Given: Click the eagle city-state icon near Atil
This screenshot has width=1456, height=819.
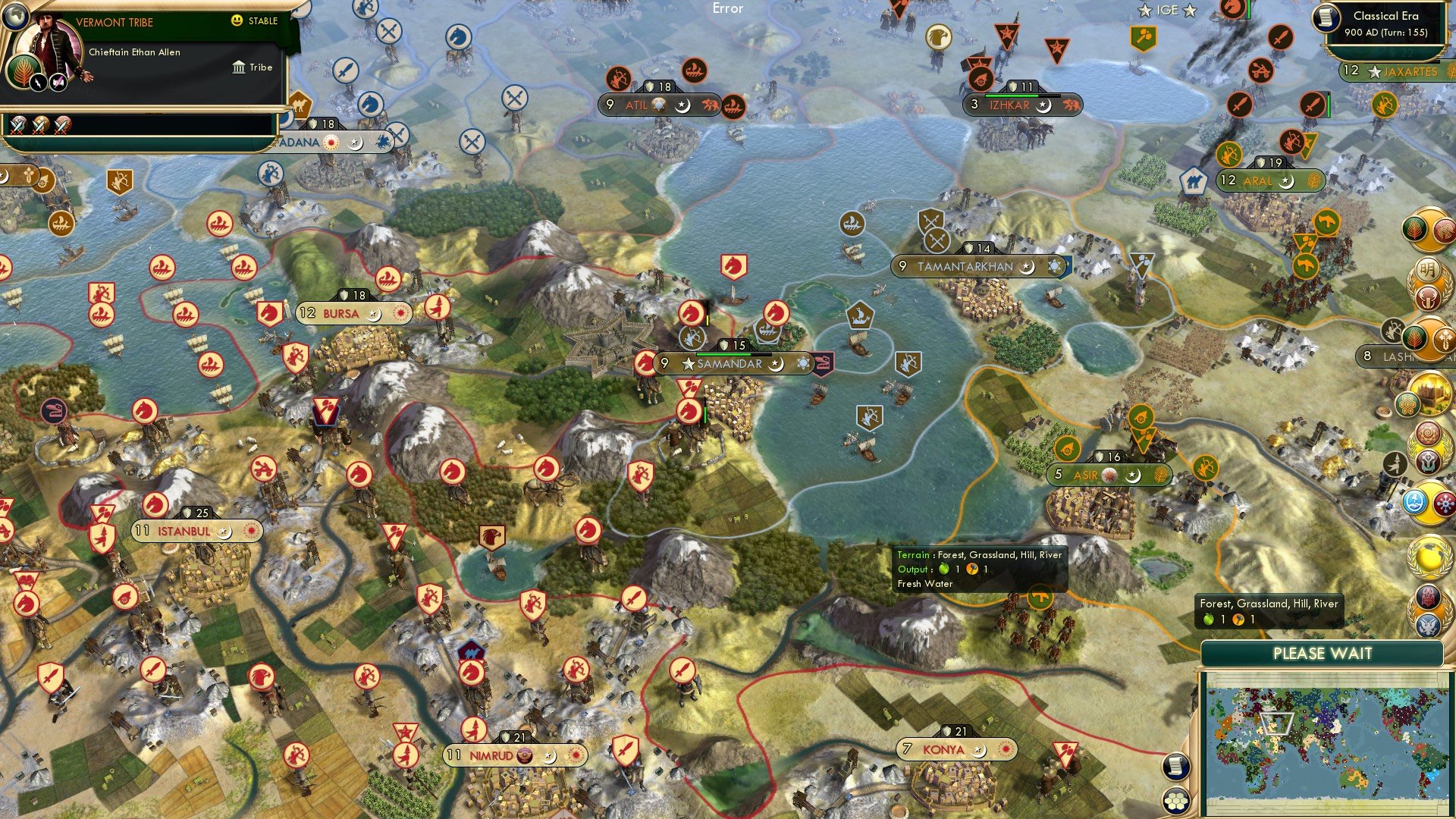Looking at the screenshot, I should pos(939,35).
